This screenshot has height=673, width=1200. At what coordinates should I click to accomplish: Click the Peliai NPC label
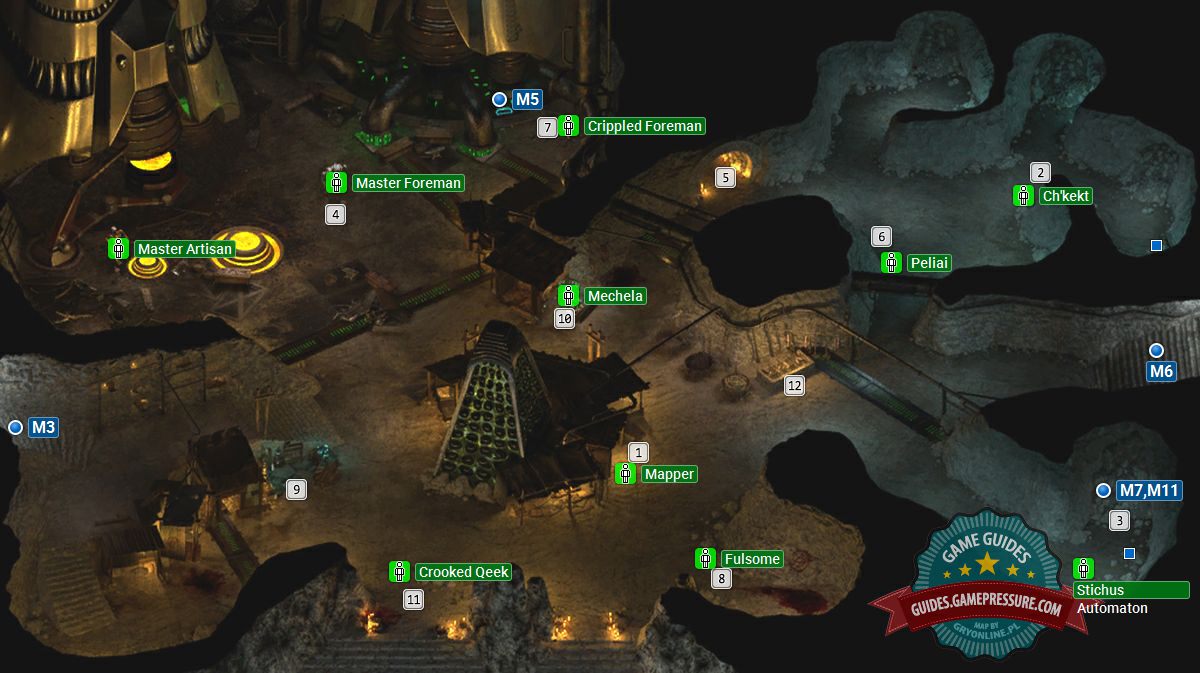coord(928,263)
